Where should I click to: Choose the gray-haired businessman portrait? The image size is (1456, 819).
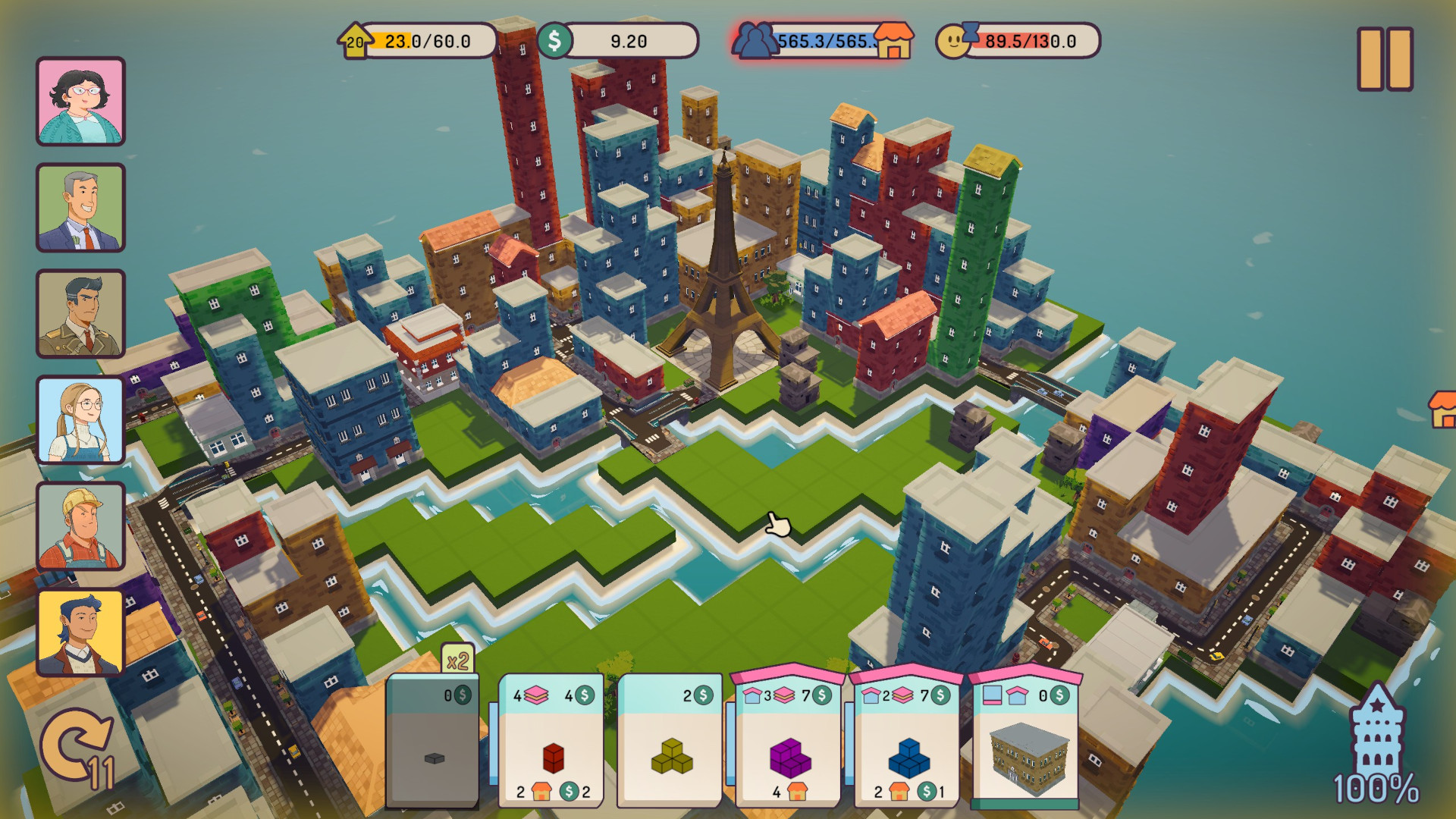click(80, 207)
